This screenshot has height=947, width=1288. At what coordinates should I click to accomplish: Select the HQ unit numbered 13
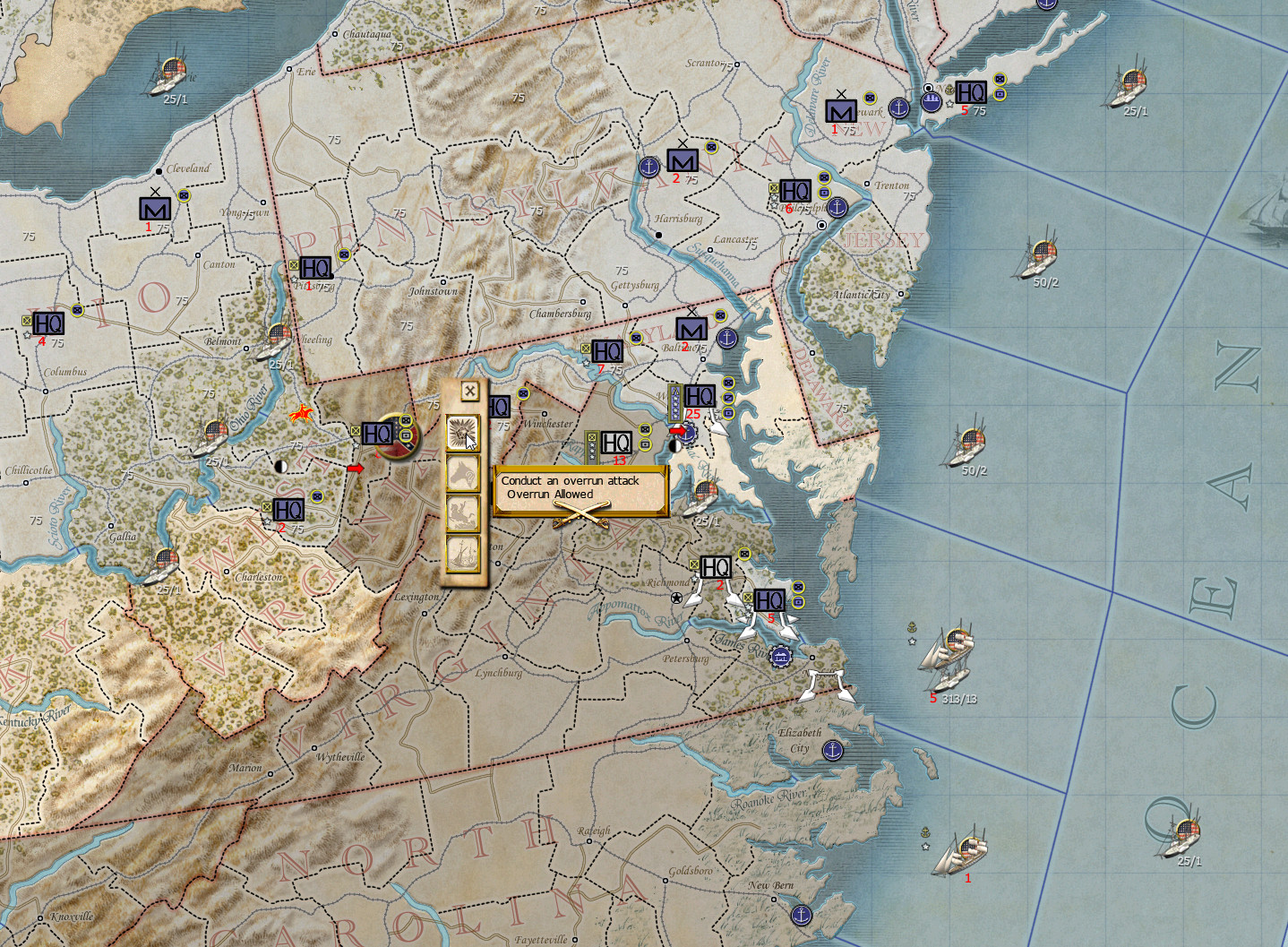[616, 443]
